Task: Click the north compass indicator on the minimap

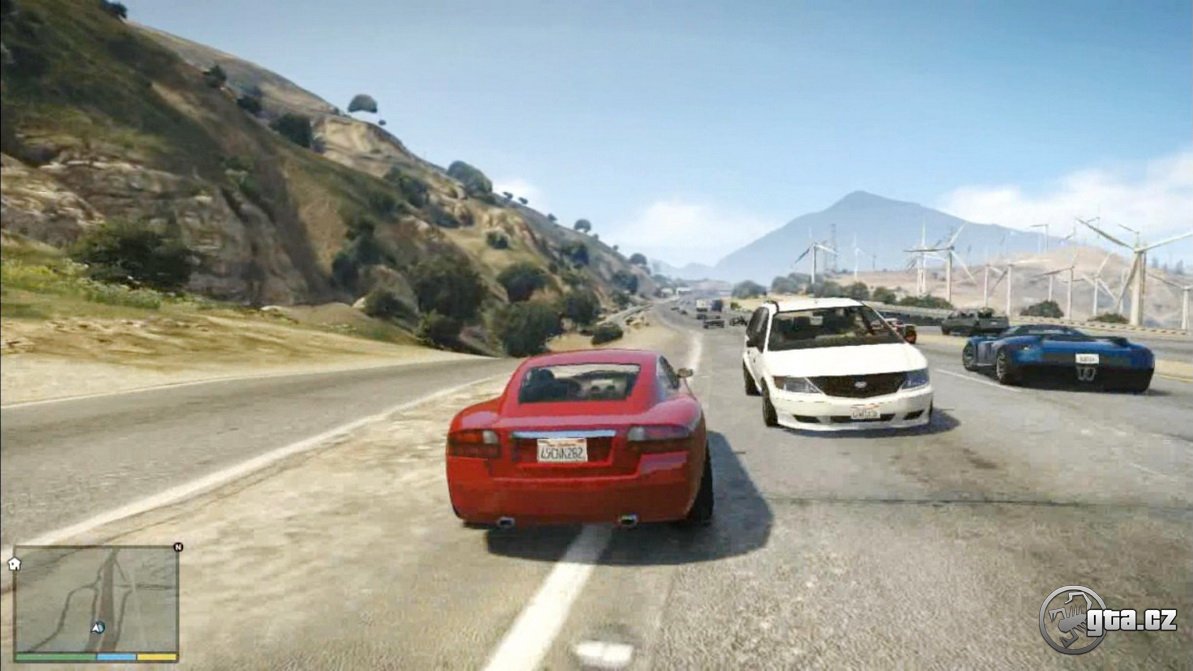Action: [x=178, y=547]
